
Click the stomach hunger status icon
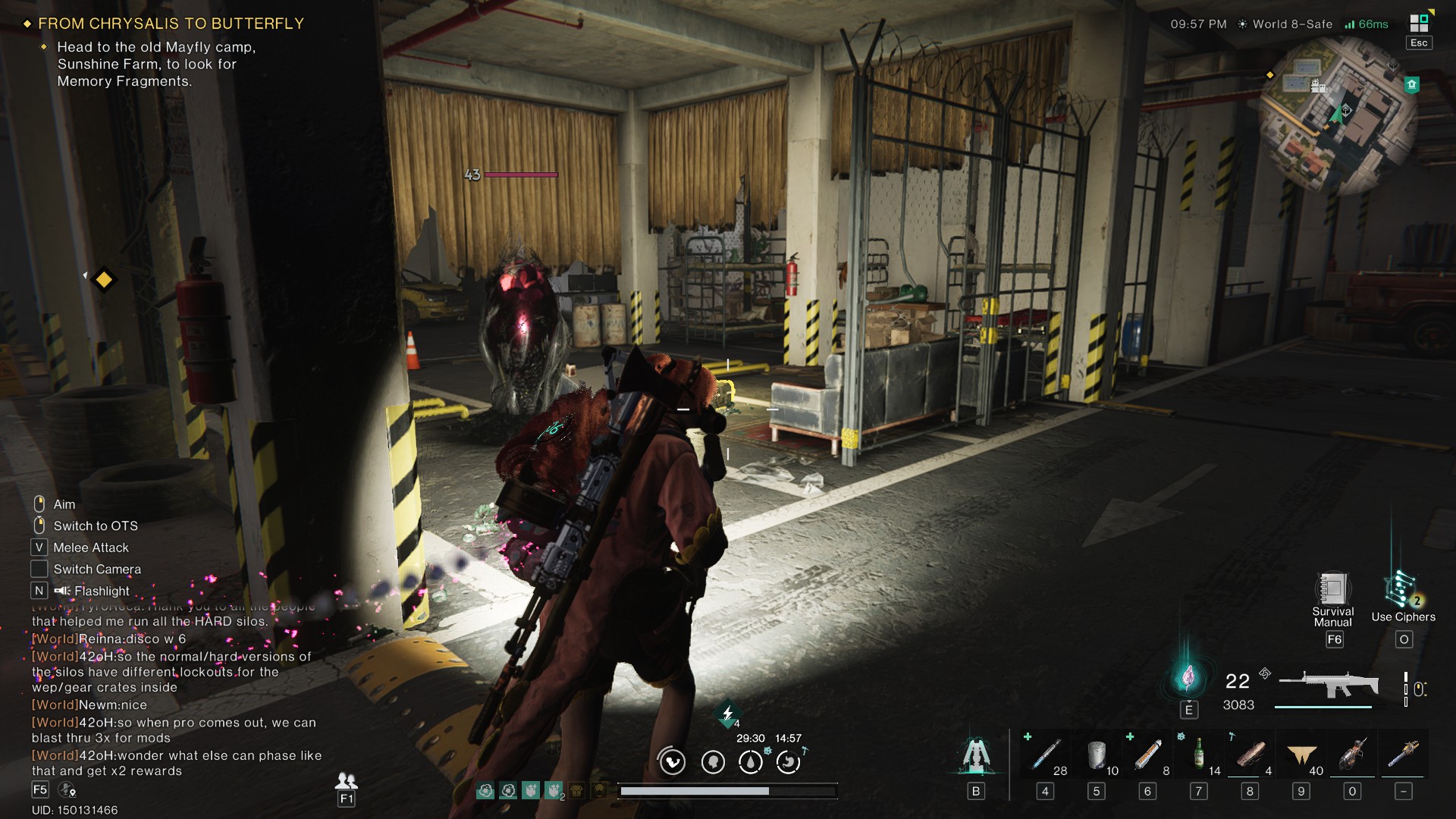point(787,761)
